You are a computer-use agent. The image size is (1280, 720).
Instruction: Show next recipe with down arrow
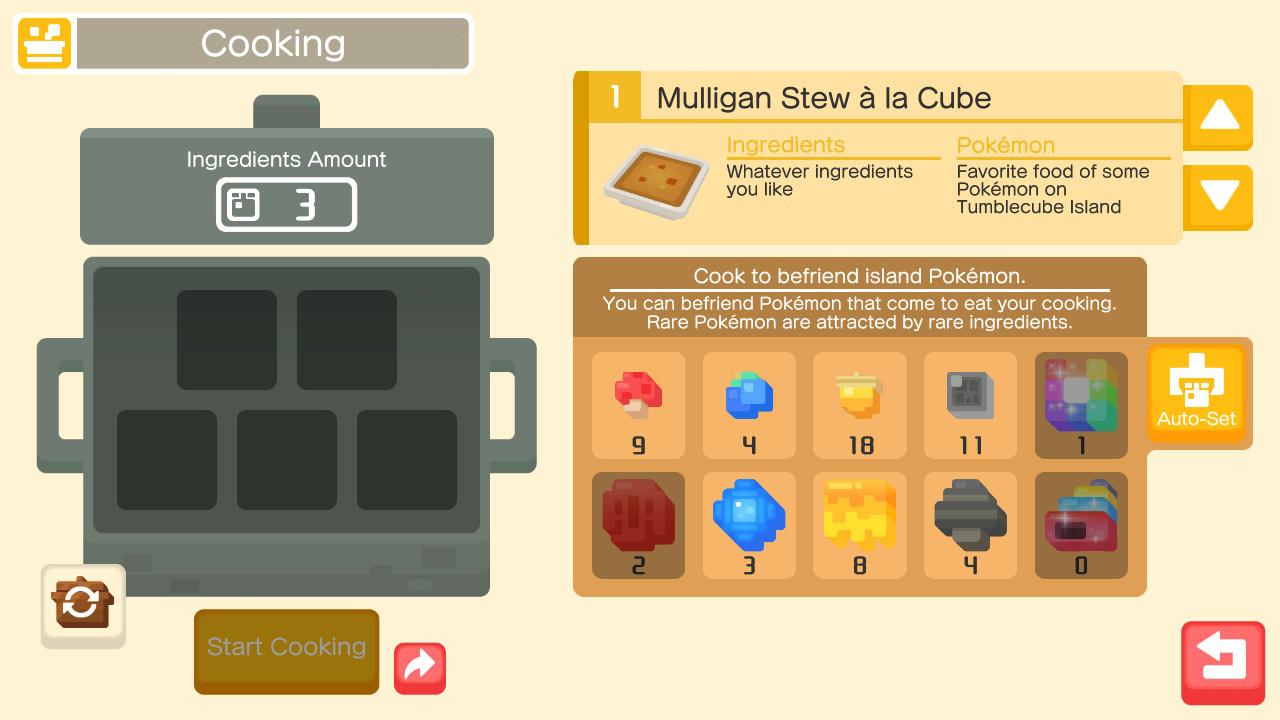point(1217,197)
